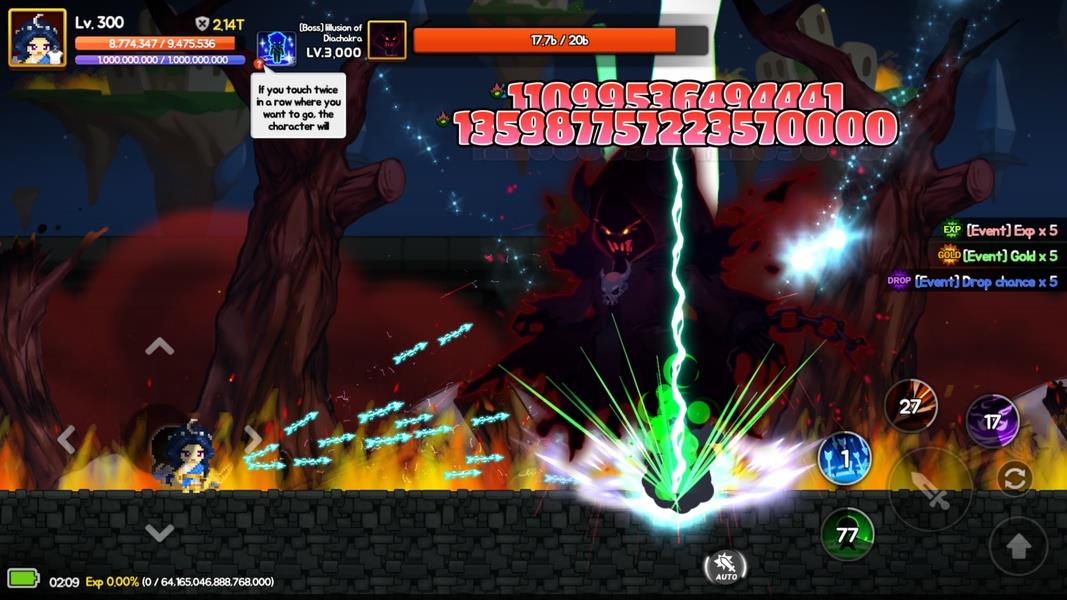This screenshot has width=1067, height=600.
Task: Jump with the up arrow button
Action: 1018,546
